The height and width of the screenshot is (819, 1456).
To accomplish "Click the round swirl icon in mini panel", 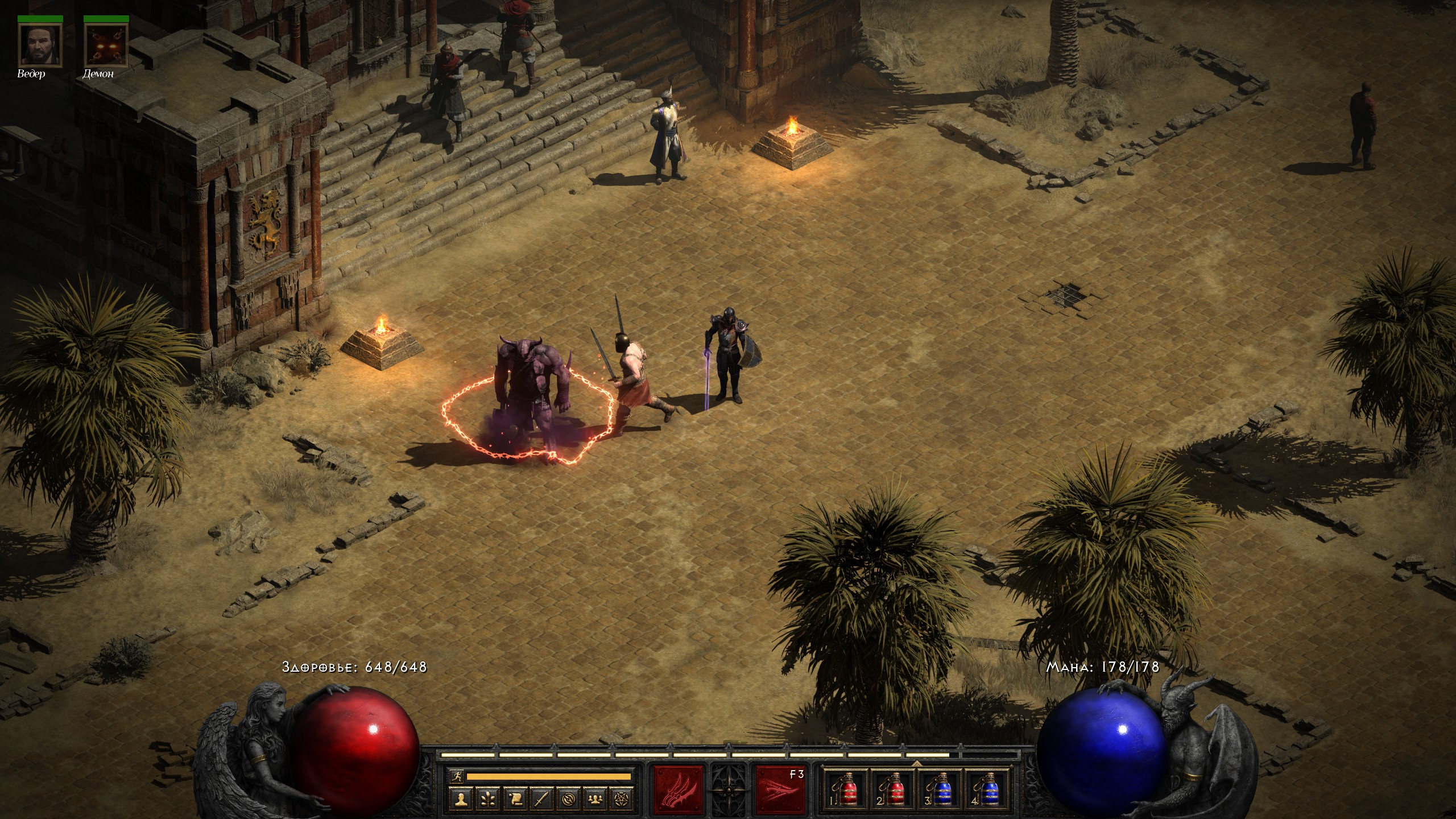I will 568,799.
